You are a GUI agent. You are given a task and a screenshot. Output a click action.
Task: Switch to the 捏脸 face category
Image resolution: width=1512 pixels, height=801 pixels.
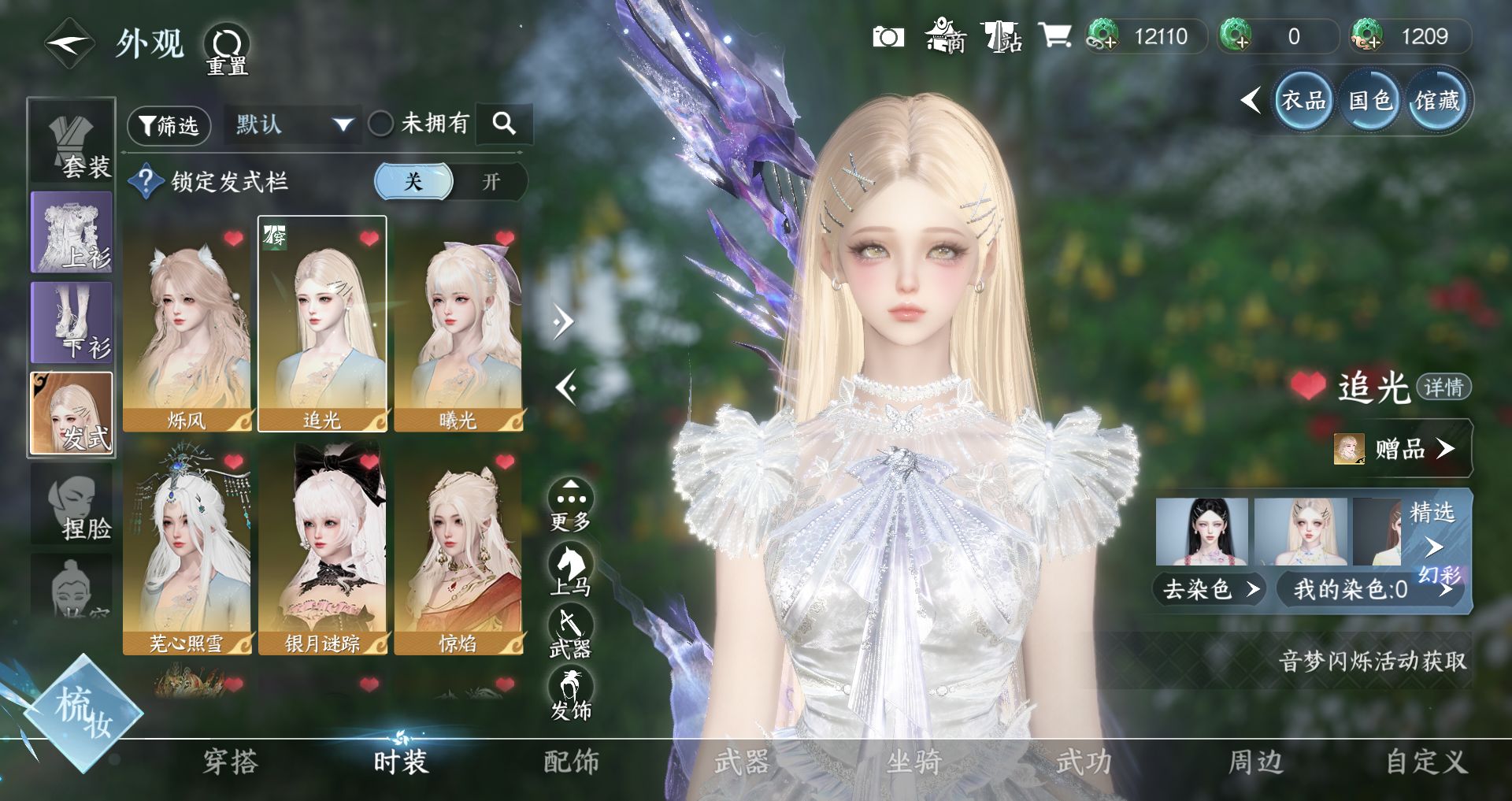click(x=72, y=508)
